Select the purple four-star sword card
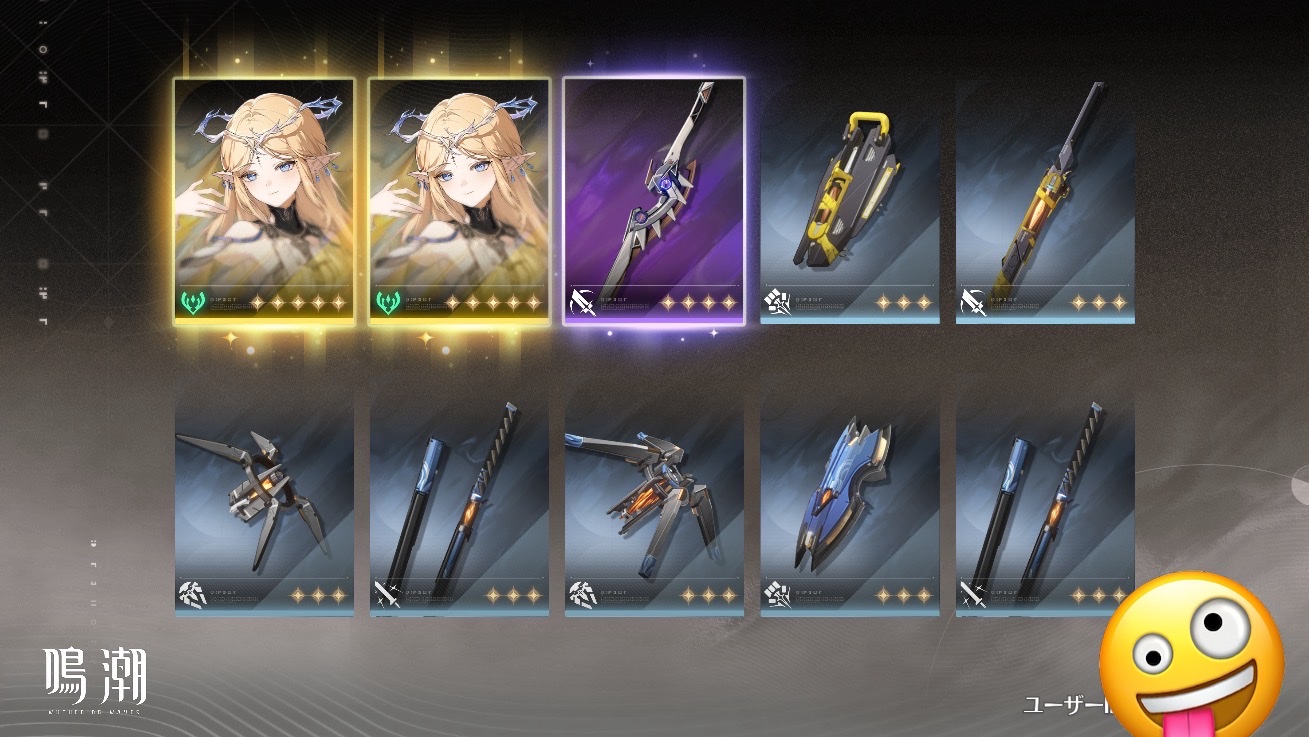 pyautogui.click(x=653, y=201)
